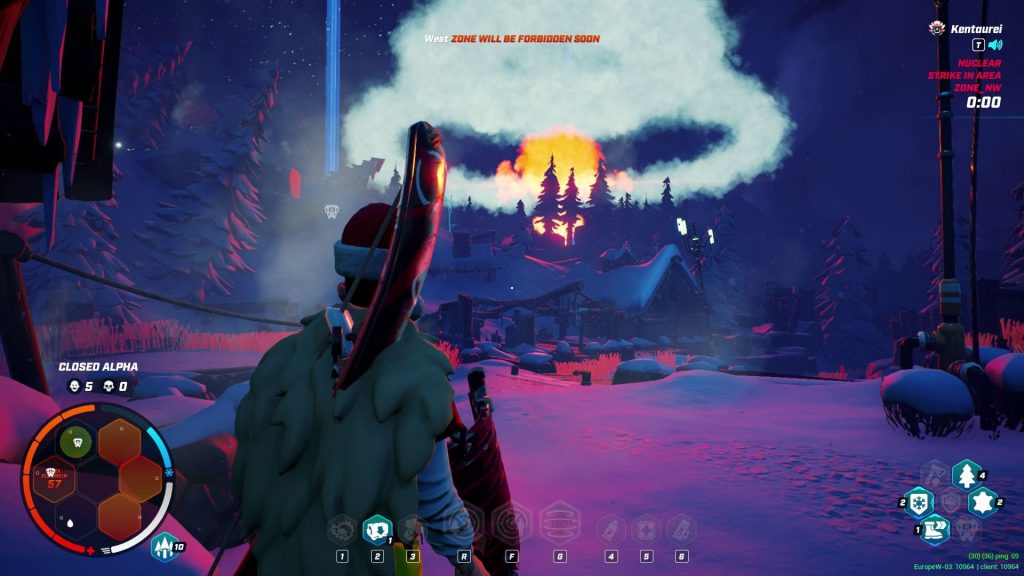Select the snowflake hexagon icon

click(x=919, y=502)
